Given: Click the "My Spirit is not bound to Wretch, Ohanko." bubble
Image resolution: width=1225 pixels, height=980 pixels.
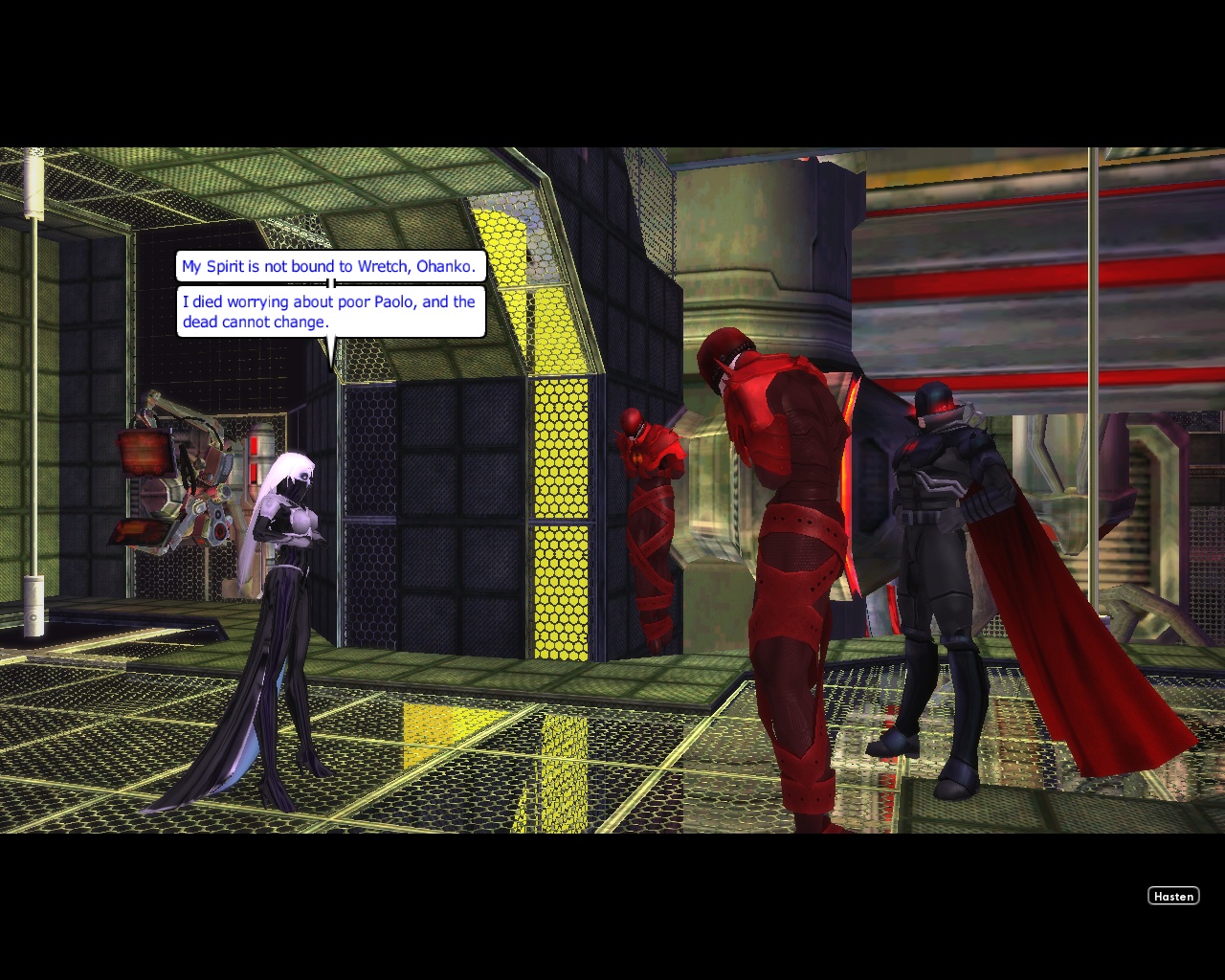Looking at the screenshot, I should (x=330, y=266).
